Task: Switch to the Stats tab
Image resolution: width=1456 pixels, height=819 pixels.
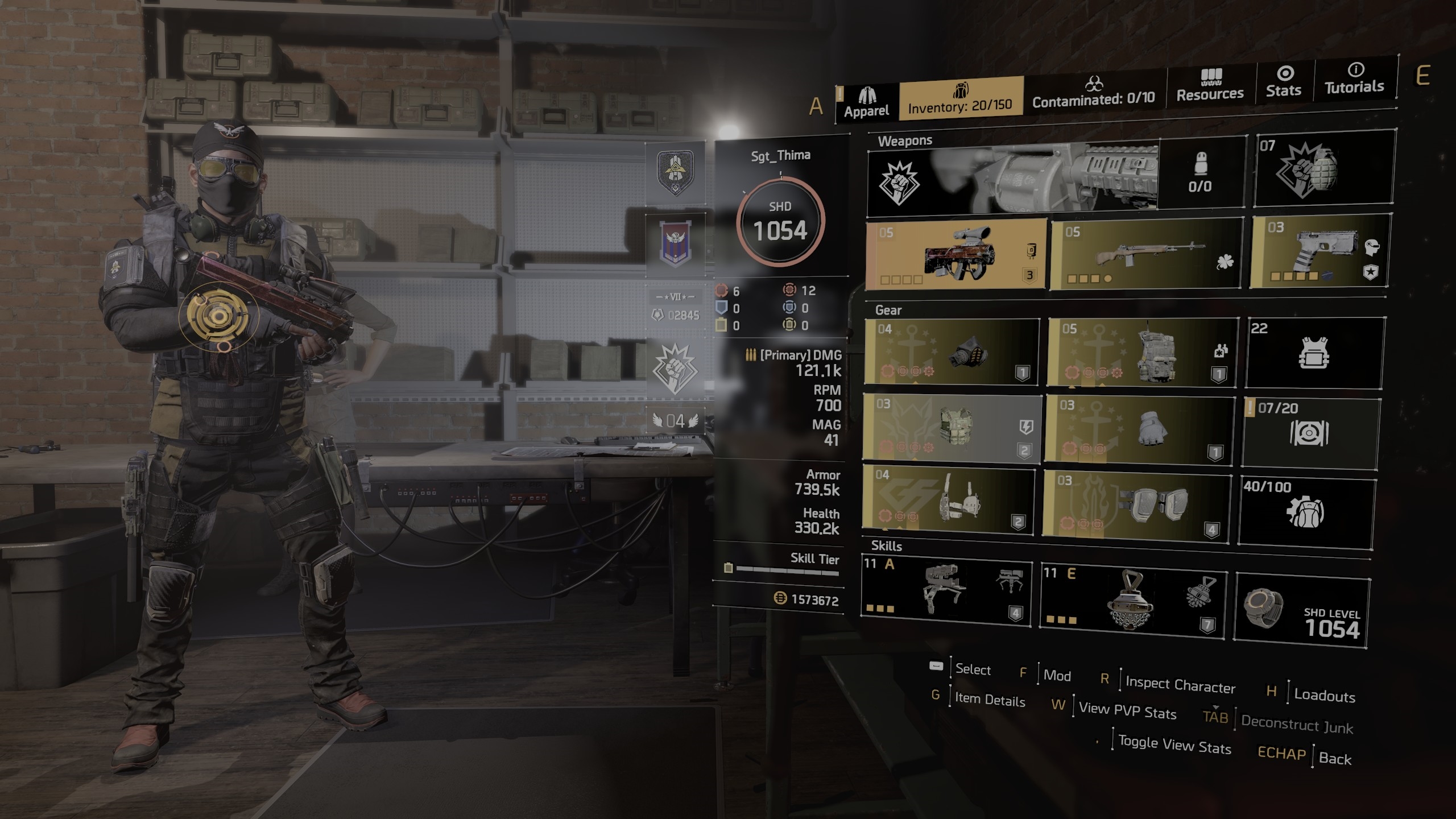Action: tap(1283, 82)
